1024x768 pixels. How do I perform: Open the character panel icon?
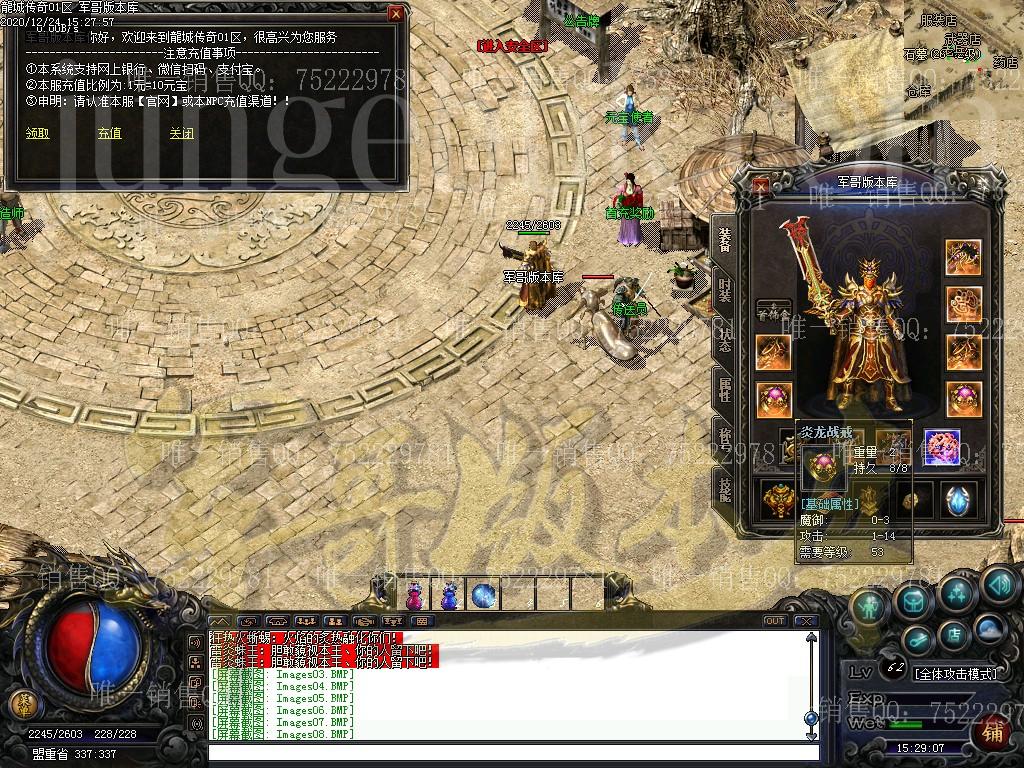870,606
